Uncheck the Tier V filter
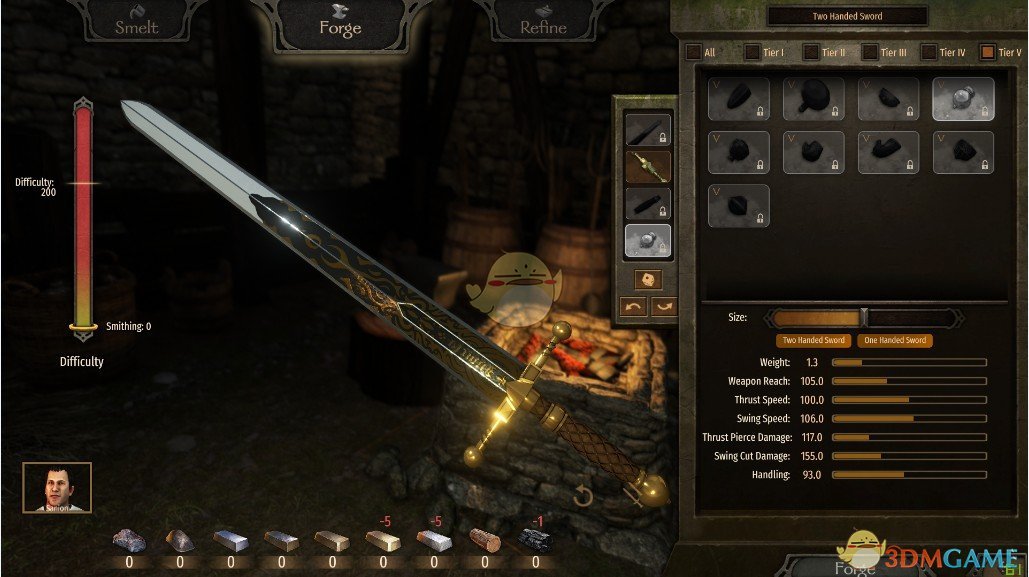This screenshot has height=577, width=1029. 988,52
